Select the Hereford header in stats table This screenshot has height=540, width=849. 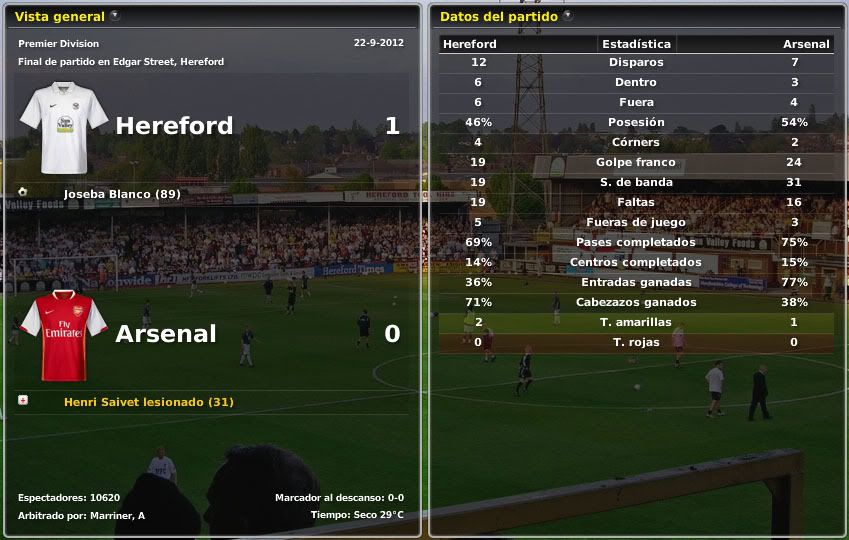[470, 44]
